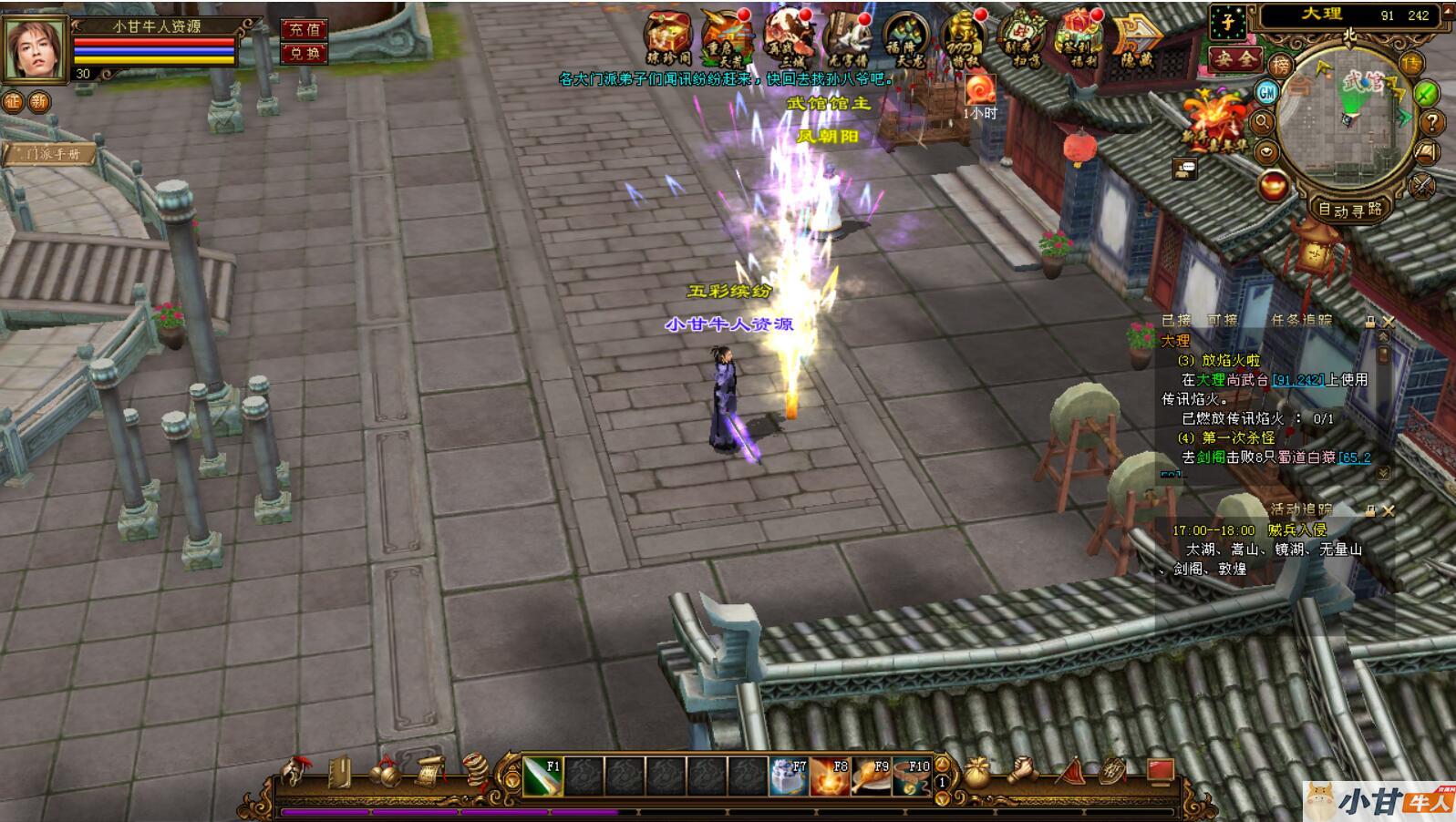1456x822 pixels.
Task: Use the F9 roasted chicken leg item
Action: (871, 776)
